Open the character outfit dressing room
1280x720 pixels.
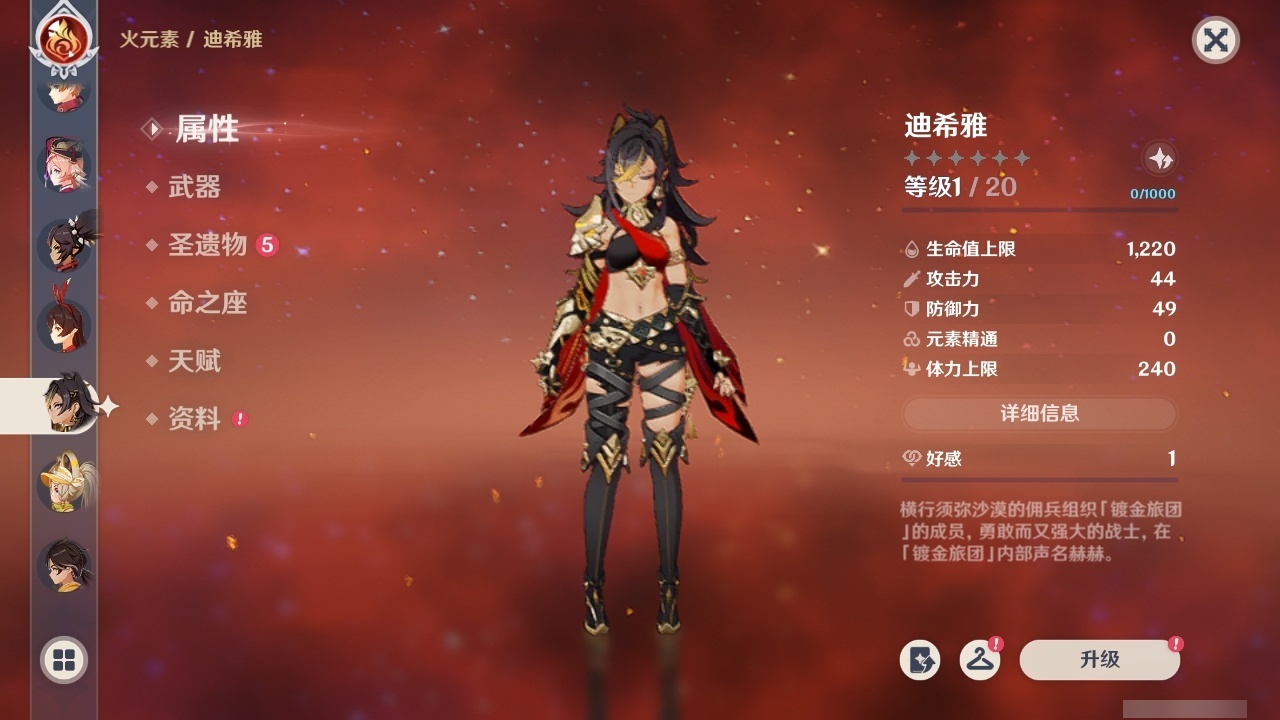tap(981, 660)
